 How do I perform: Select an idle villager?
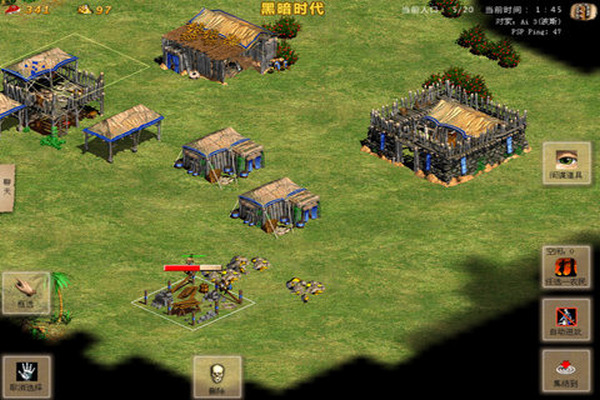coord(566,267)
